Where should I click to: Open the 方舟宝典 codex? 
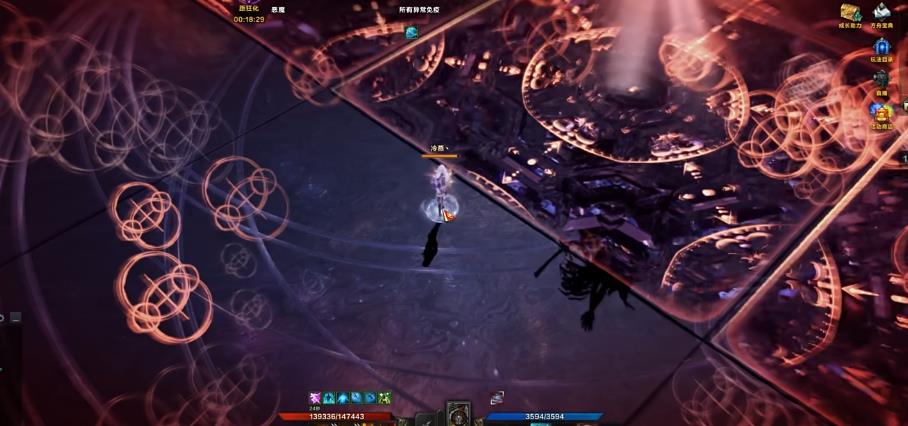point(881,13)
